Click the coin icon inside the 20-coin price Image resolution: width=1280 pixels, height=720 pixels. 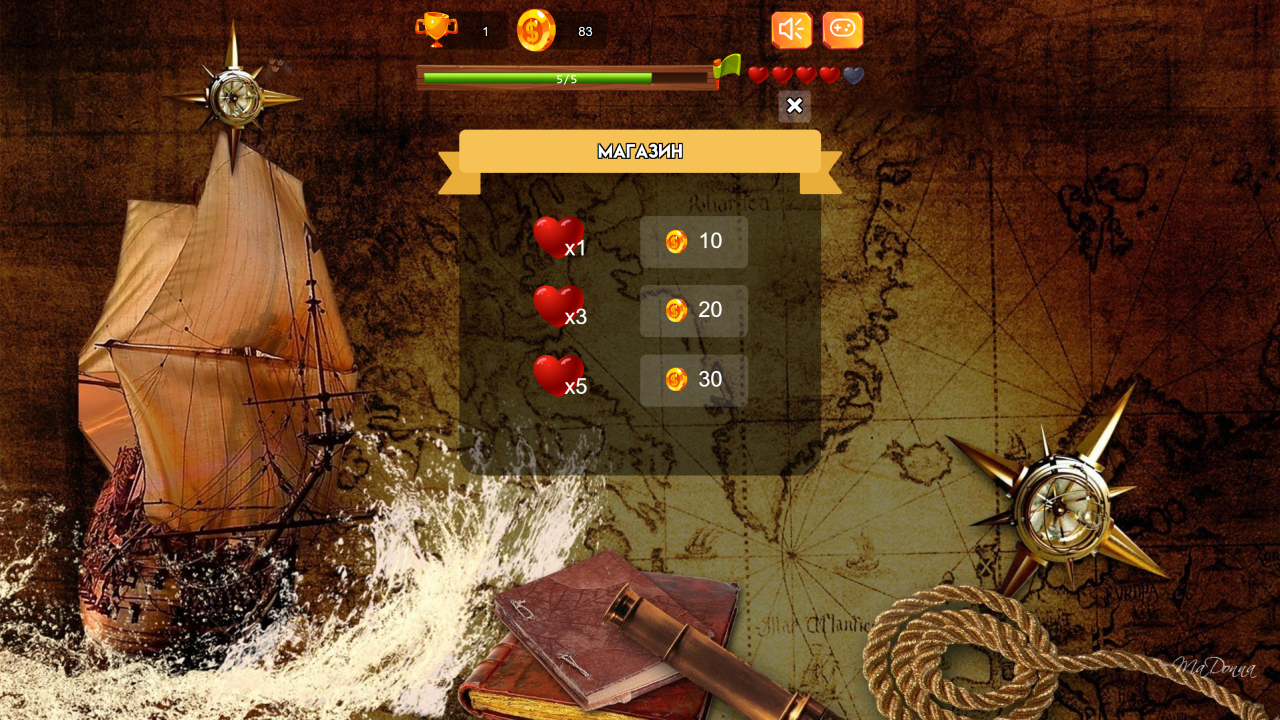(x=677, y=310)
